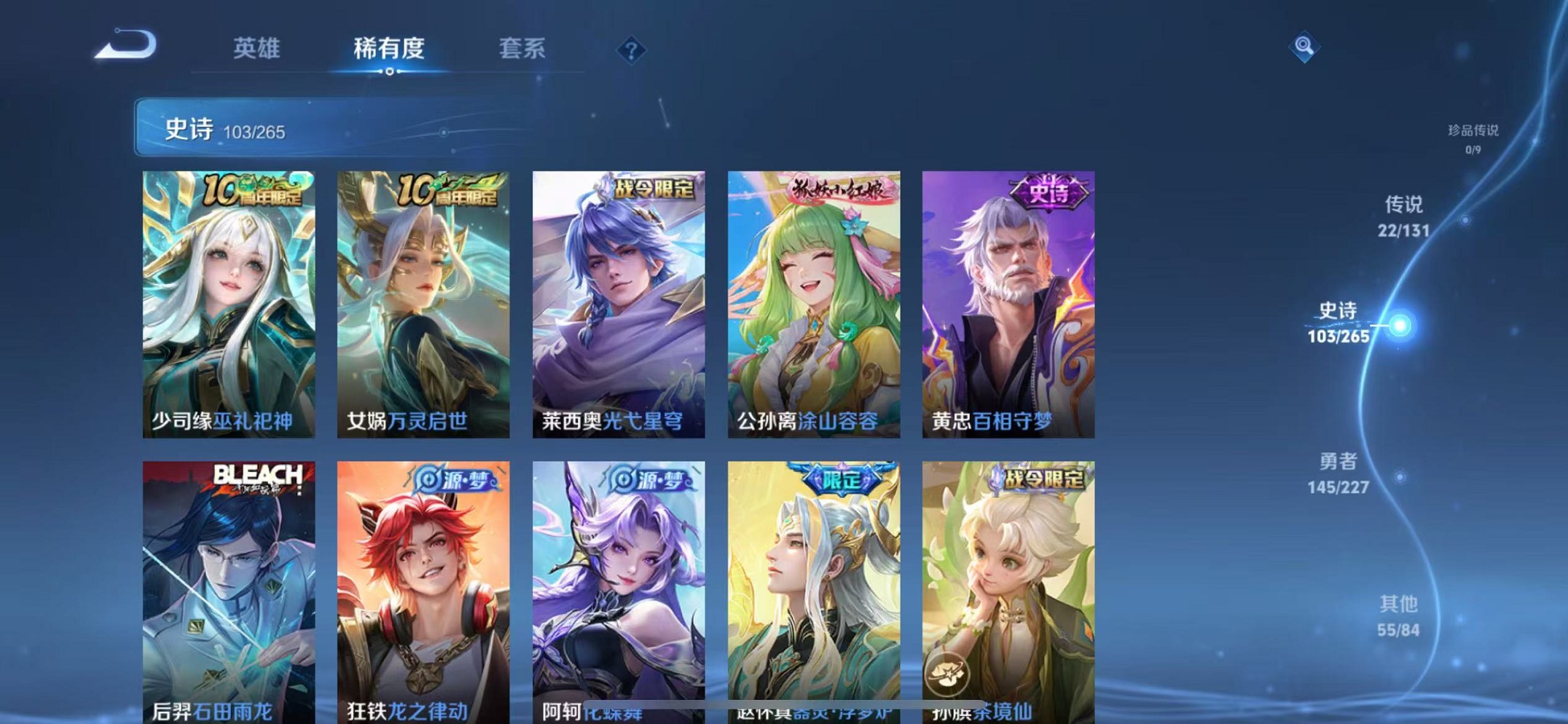Open the search with the magnifier icon
1568x724 pixels.
(1304, 47)
